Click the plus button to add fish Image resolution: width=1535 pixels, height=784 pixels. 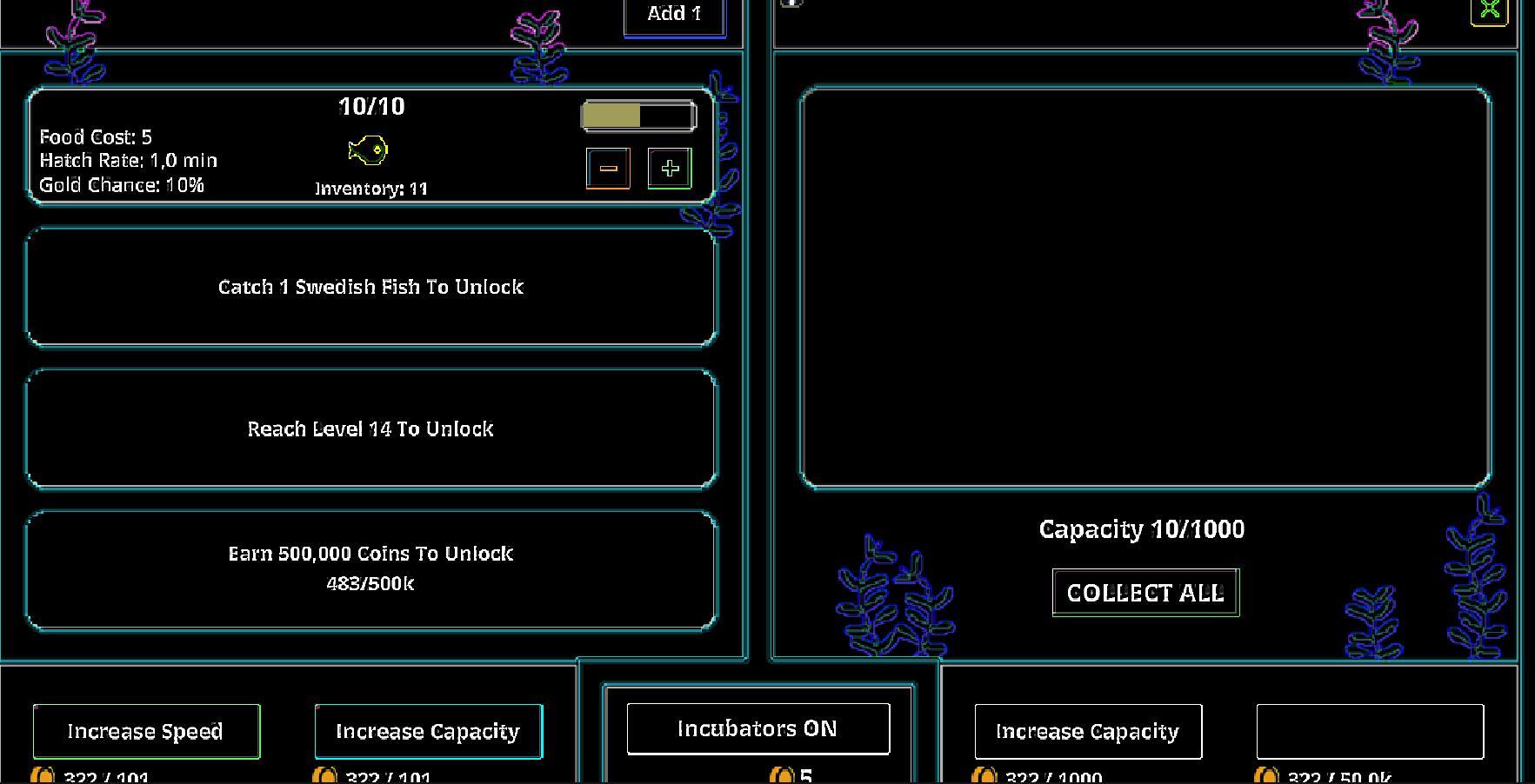coord(668,168)
